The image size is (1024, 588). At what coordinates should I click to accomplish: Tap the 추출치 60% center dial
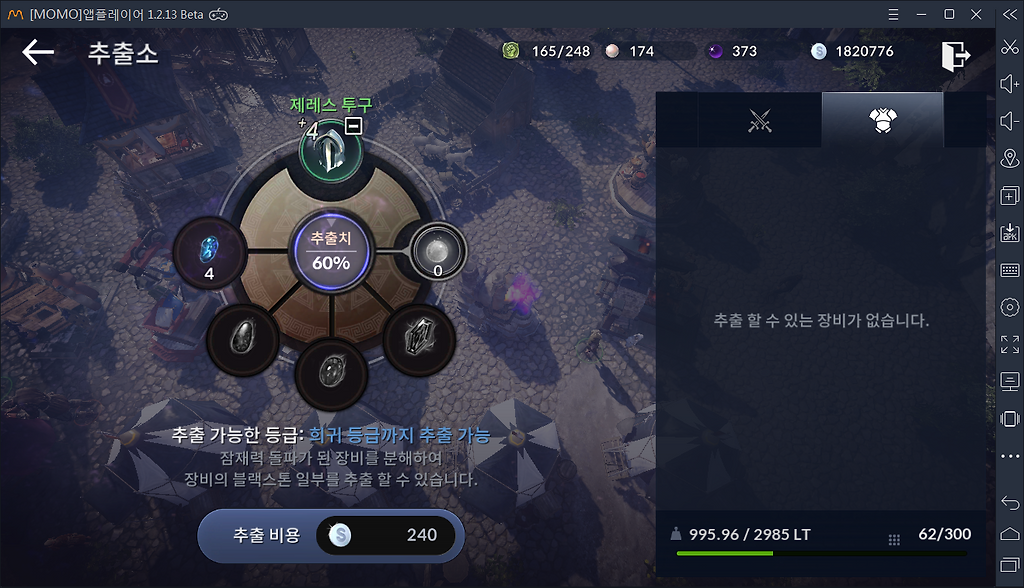(331, 252)
